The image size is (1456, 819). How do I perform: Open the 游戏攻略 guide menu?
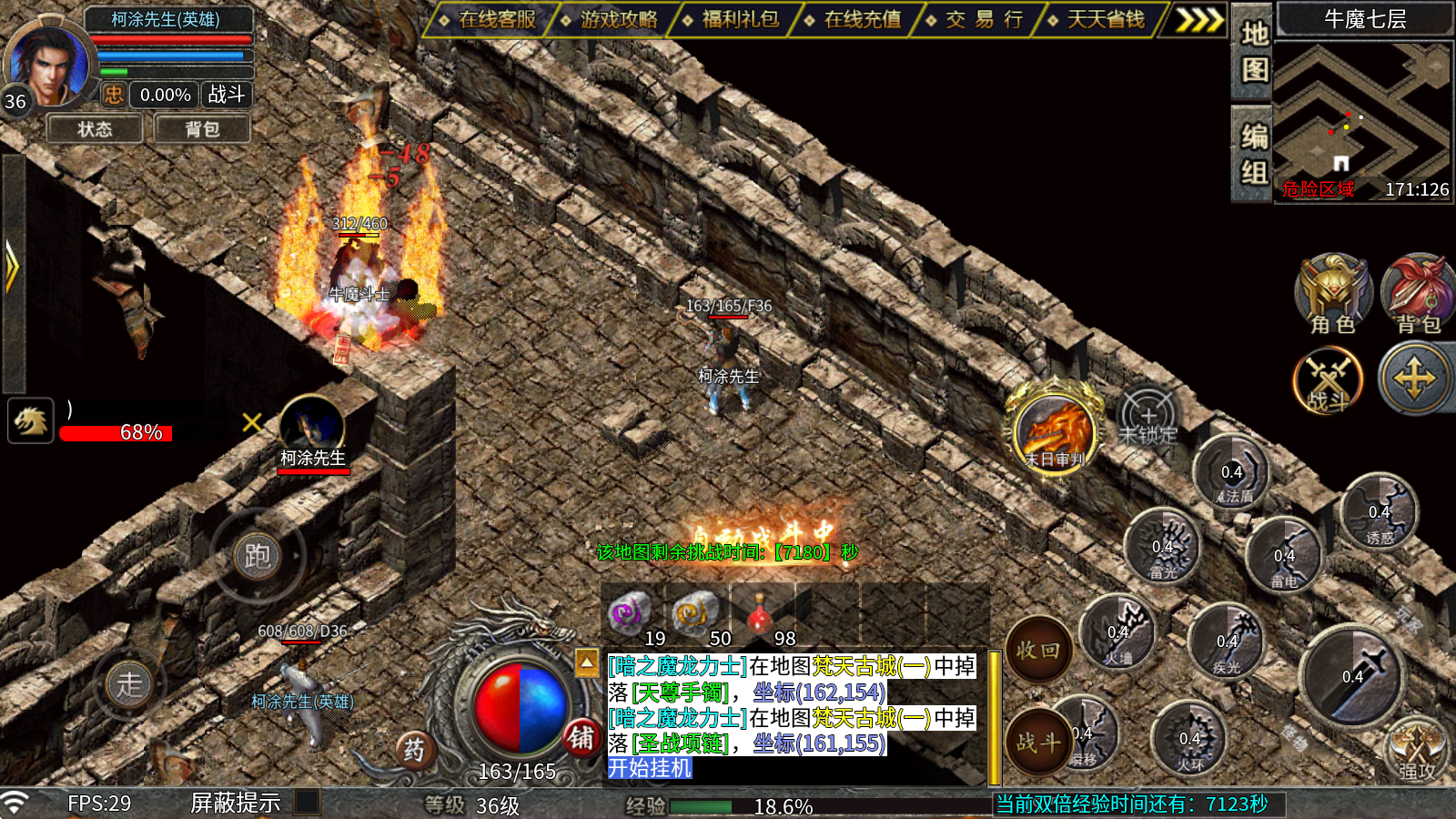tap(611, 19)
